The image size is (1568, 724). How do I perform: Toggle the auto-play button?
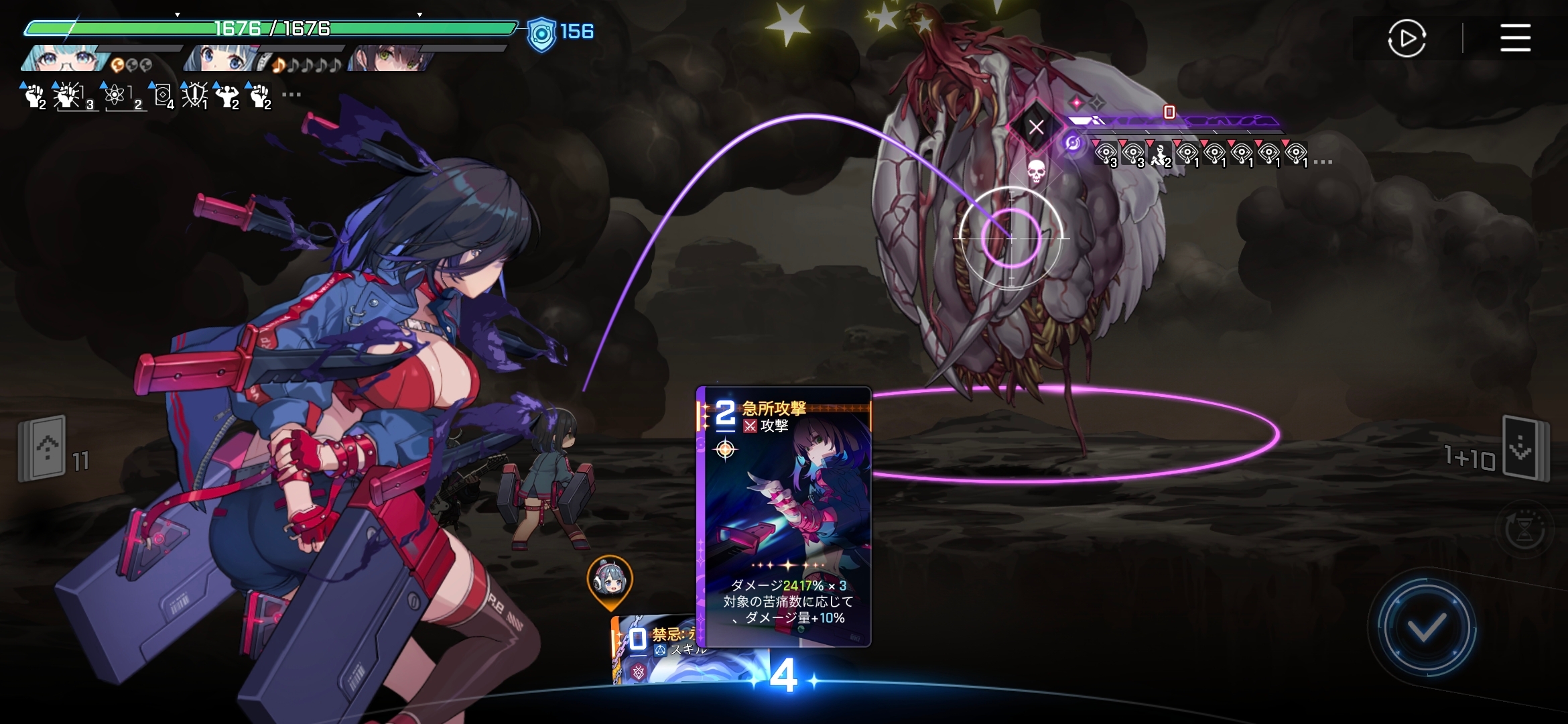tap(1407, 38)
